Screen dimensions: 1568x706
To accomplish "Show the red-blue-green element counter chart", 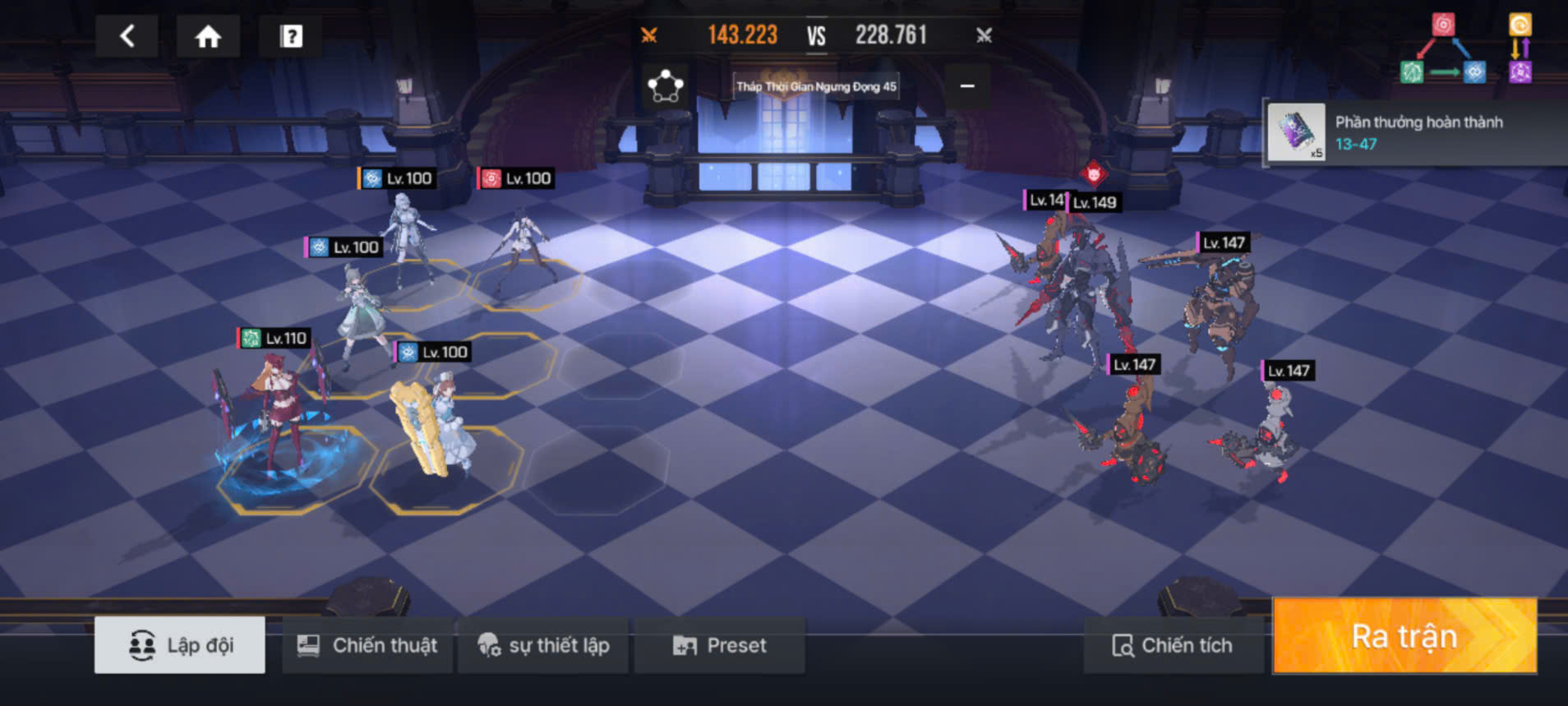I will click(1443, 49).
